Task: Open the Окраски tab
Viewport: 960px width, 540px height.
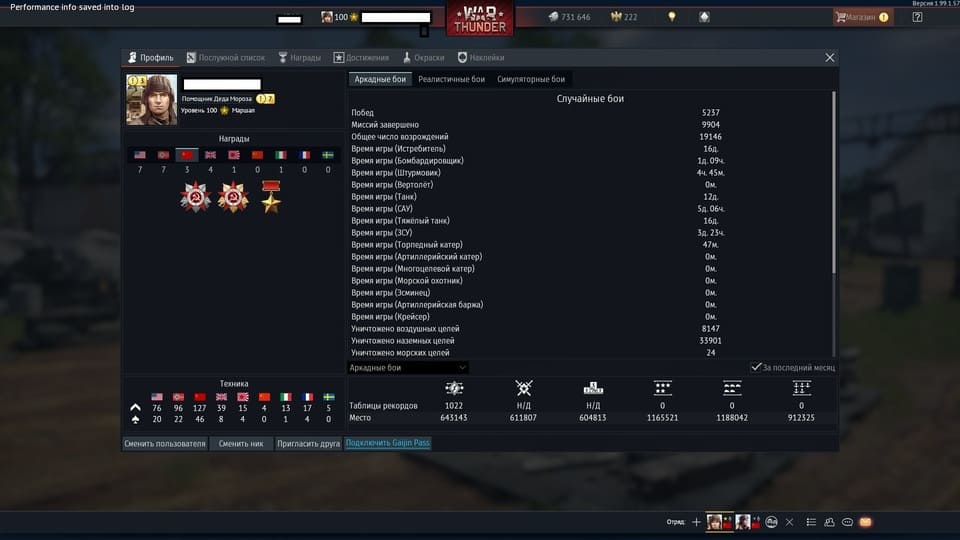Action: click(424, 58)
